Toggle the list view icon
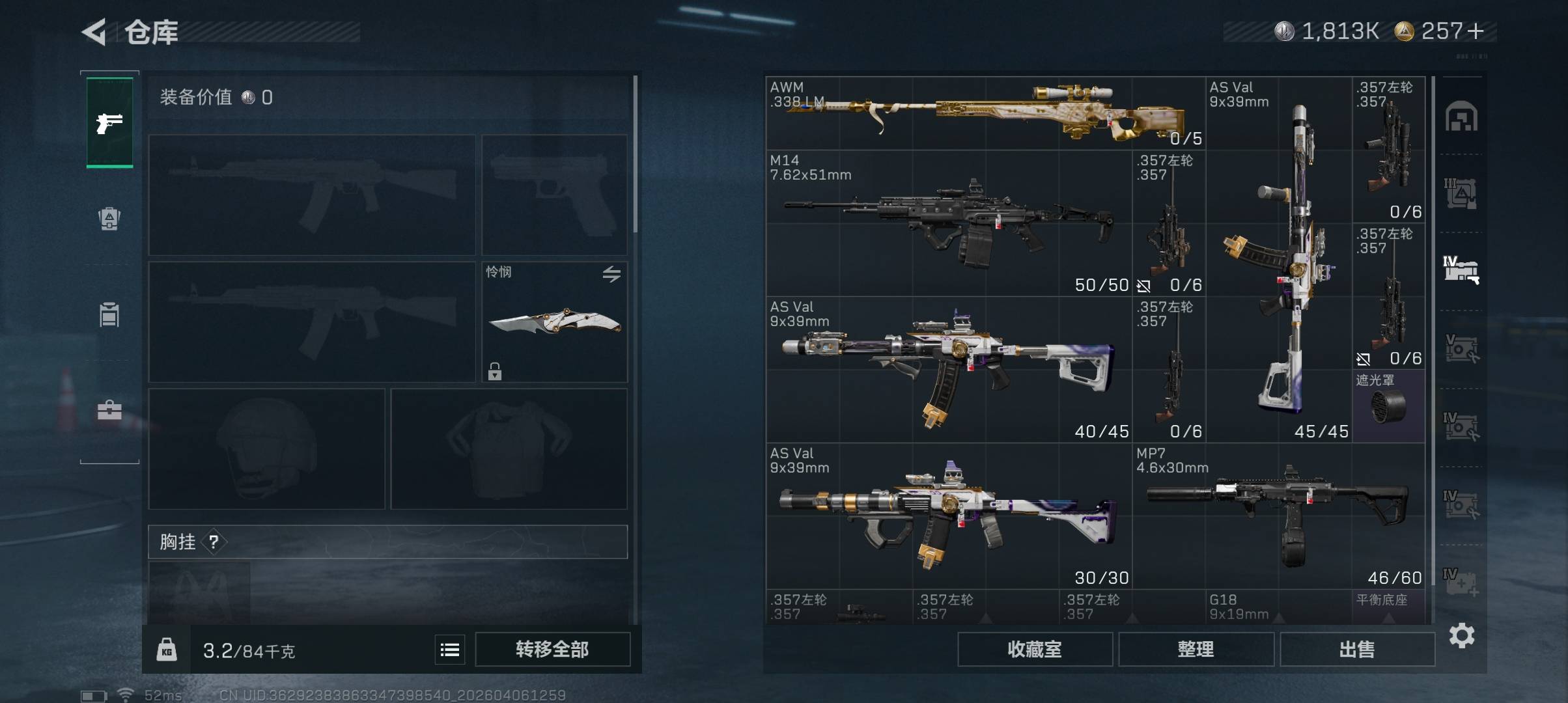Image resolution: width=1568 pixels, height=703 pixels. [450, 650]
